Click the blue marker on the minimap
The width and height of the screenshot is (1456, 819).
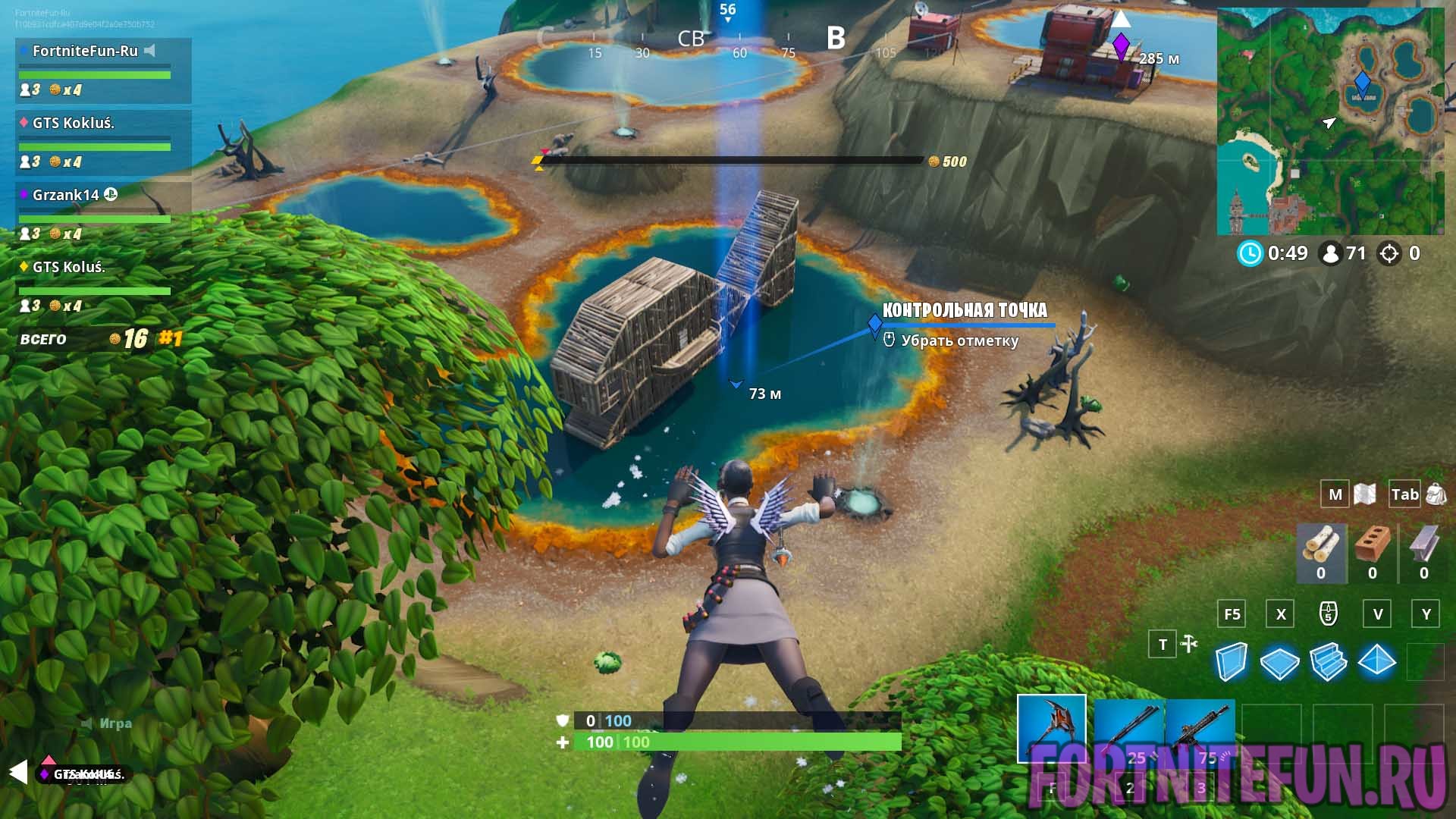click(1362, 82)
